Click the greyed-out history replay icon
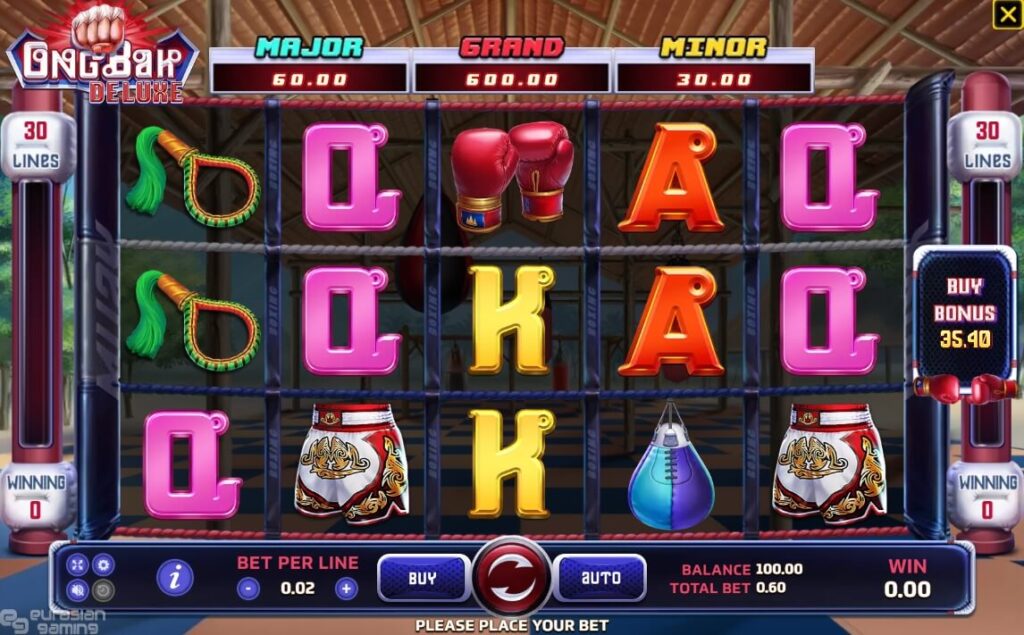This screenshot has width=1024, height=635. point(101,590)
